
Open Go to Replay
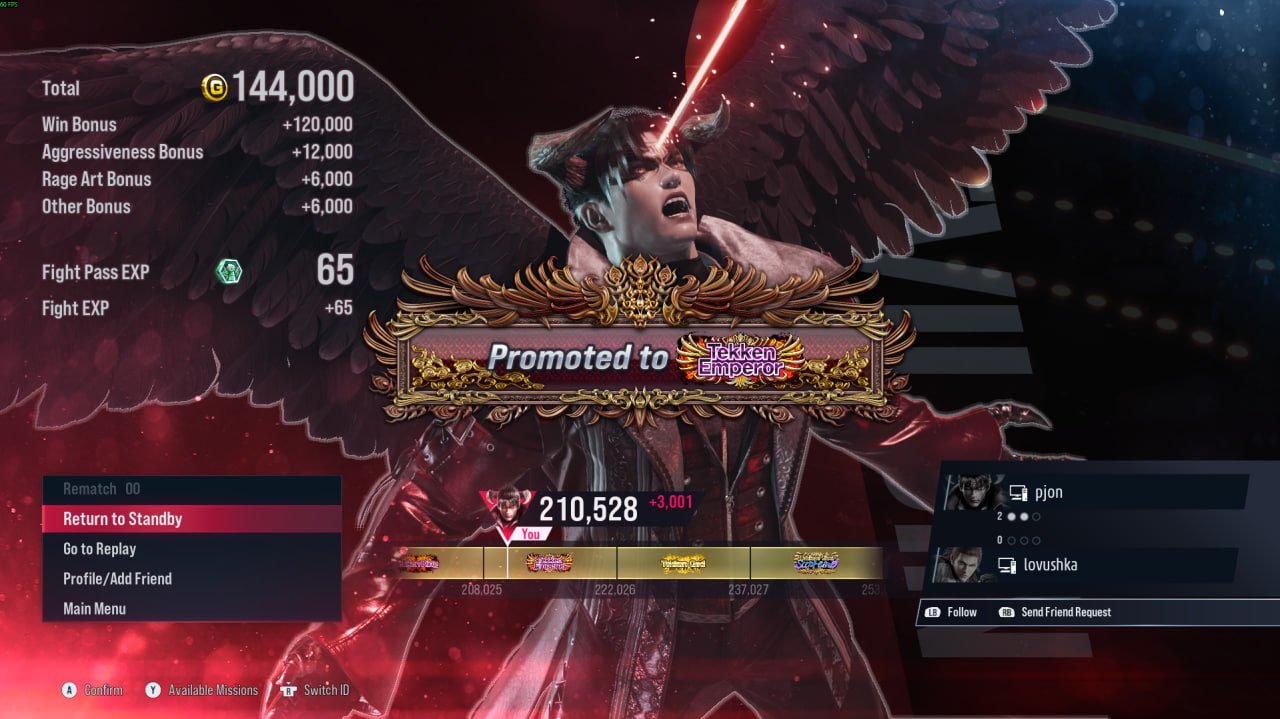point(190,549)
